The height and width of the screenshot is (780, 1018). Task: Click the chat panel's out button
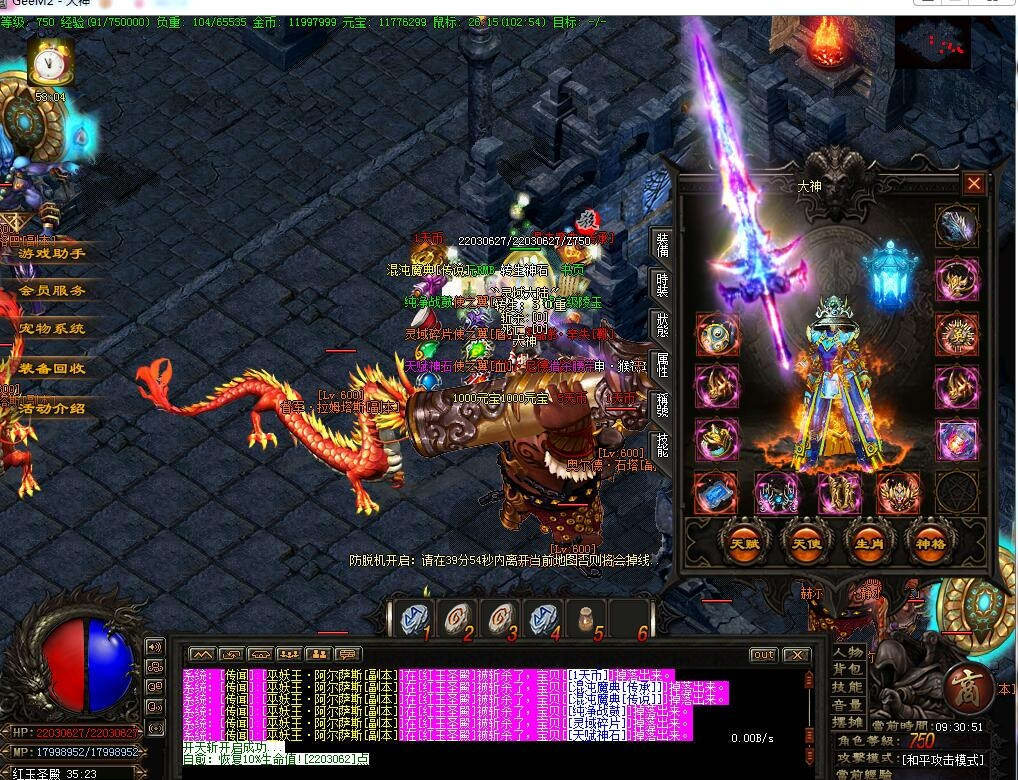pos(763,655)
